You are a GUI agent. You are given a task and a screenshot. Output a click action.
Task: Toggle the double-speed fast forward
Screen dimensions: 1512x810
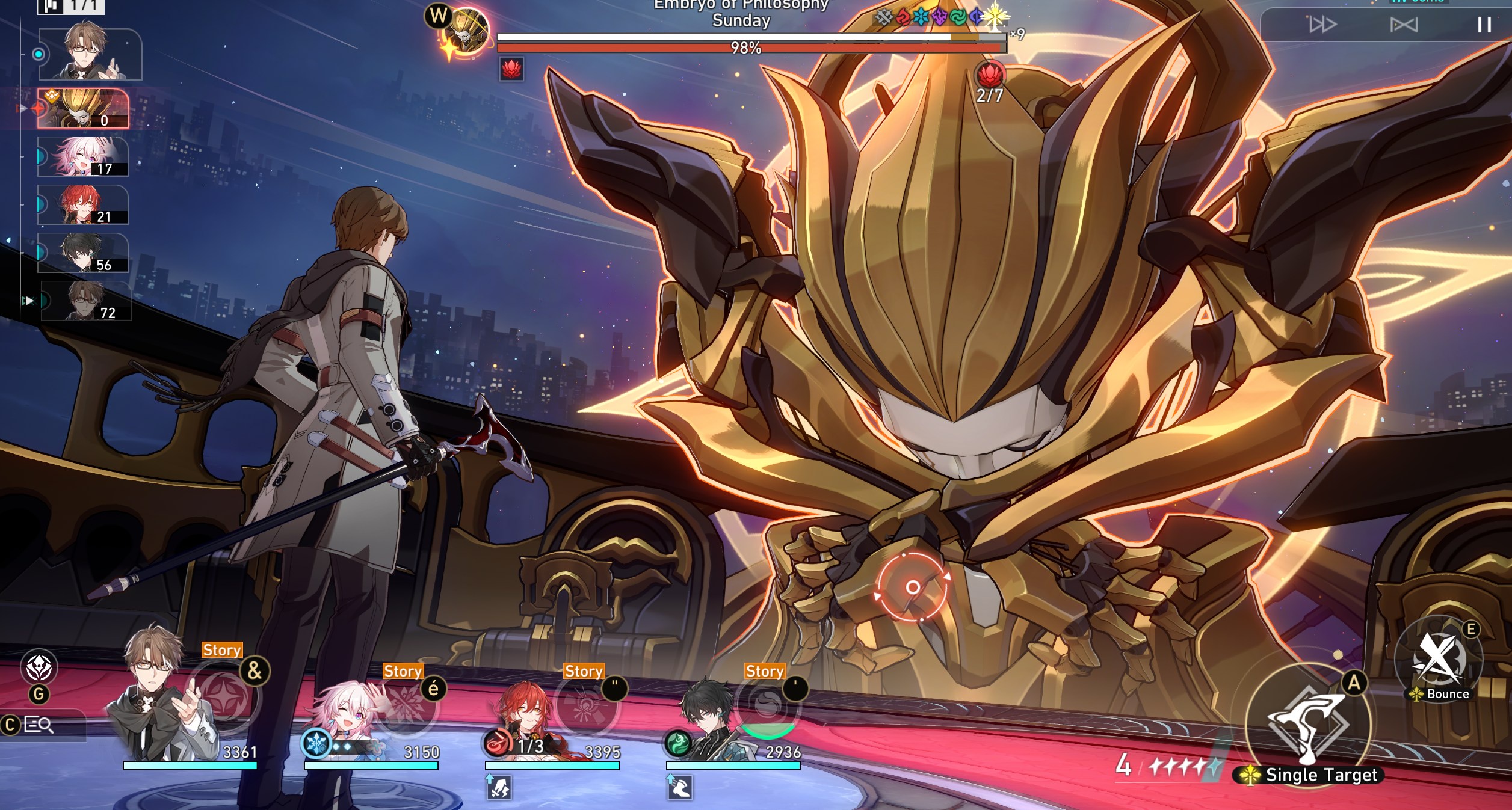(x=1322, y=25)
